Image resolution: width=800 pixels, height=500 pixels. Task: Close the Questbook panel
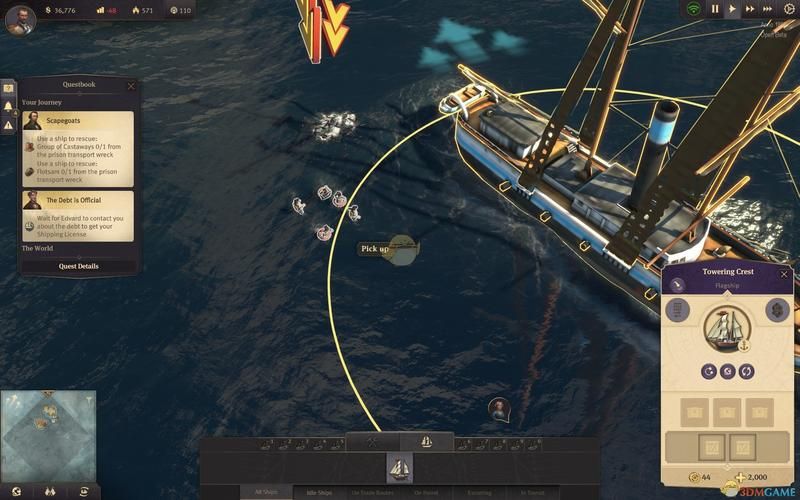(131, 86)
